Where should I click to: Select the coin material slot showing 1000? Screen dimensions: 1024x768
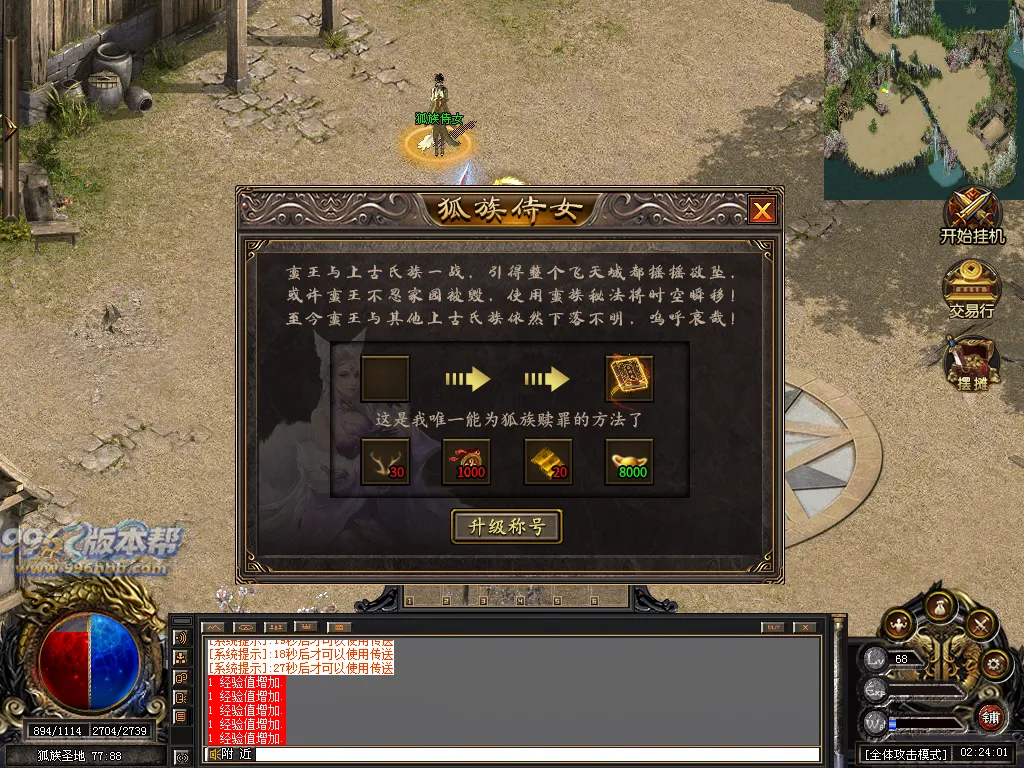click(467, 462)
